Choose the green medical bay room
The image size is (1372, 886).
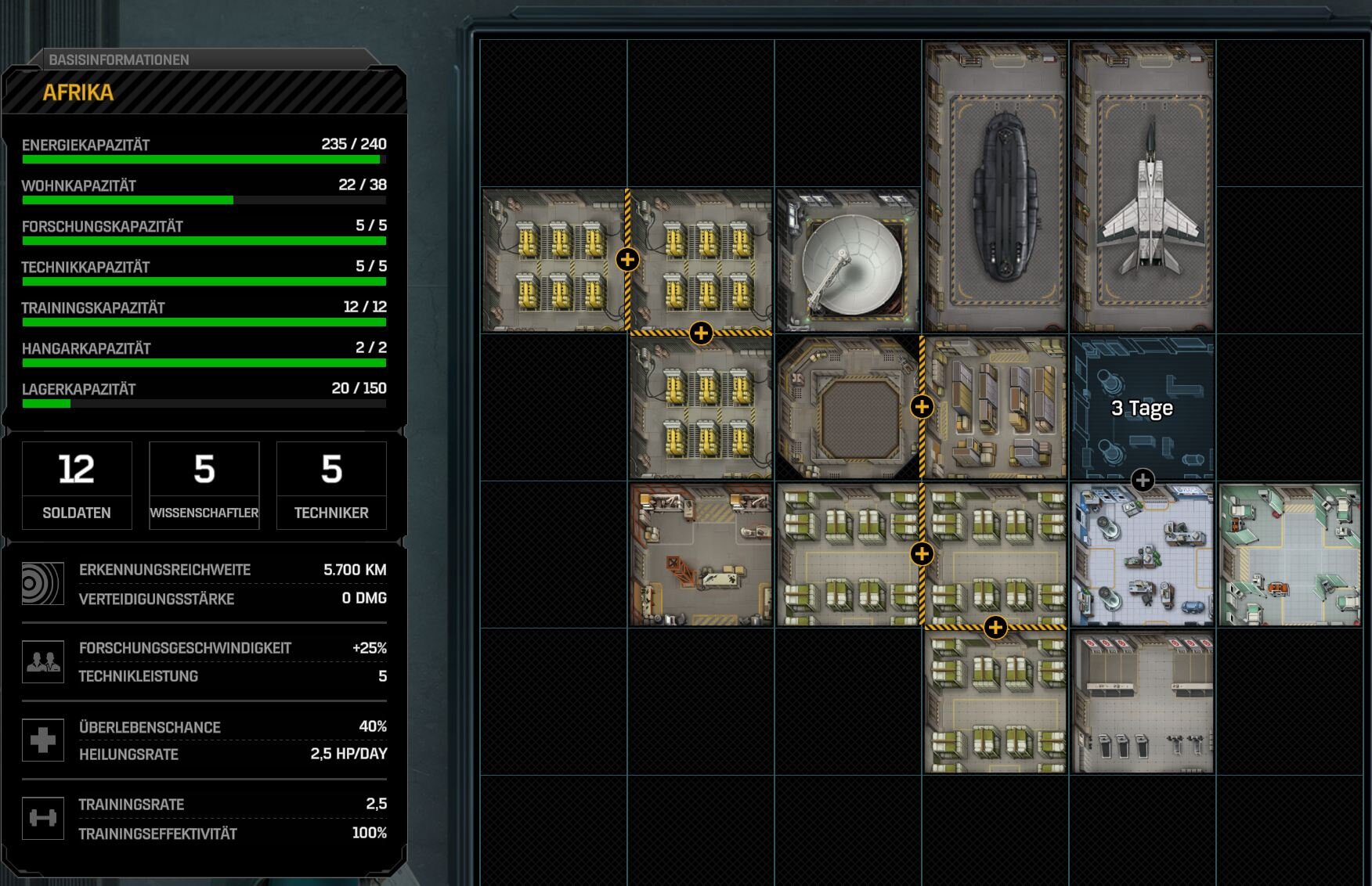click(1290, 555)
